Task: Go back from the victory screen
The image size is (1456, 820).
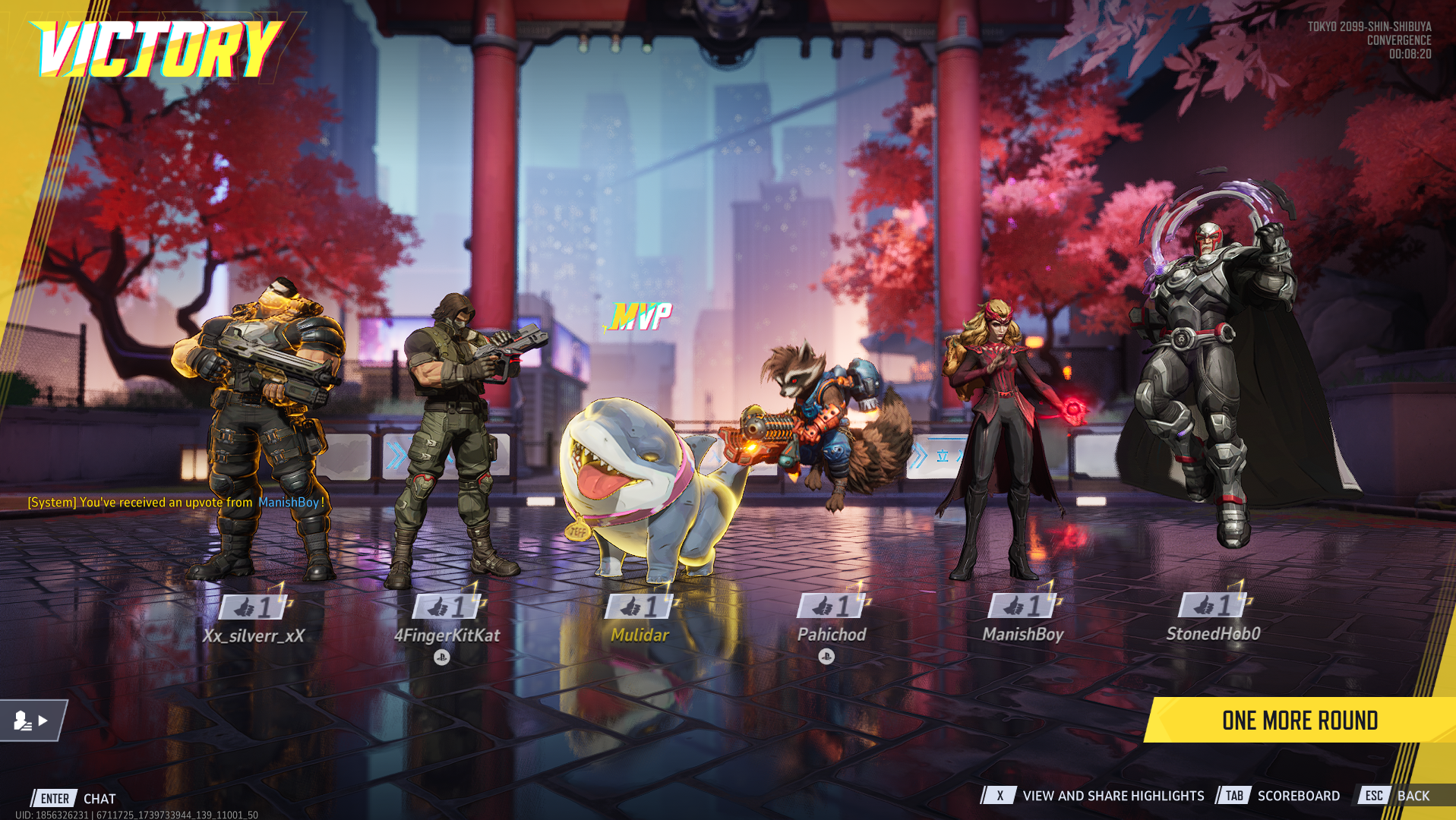Action: click(1396, 796)
